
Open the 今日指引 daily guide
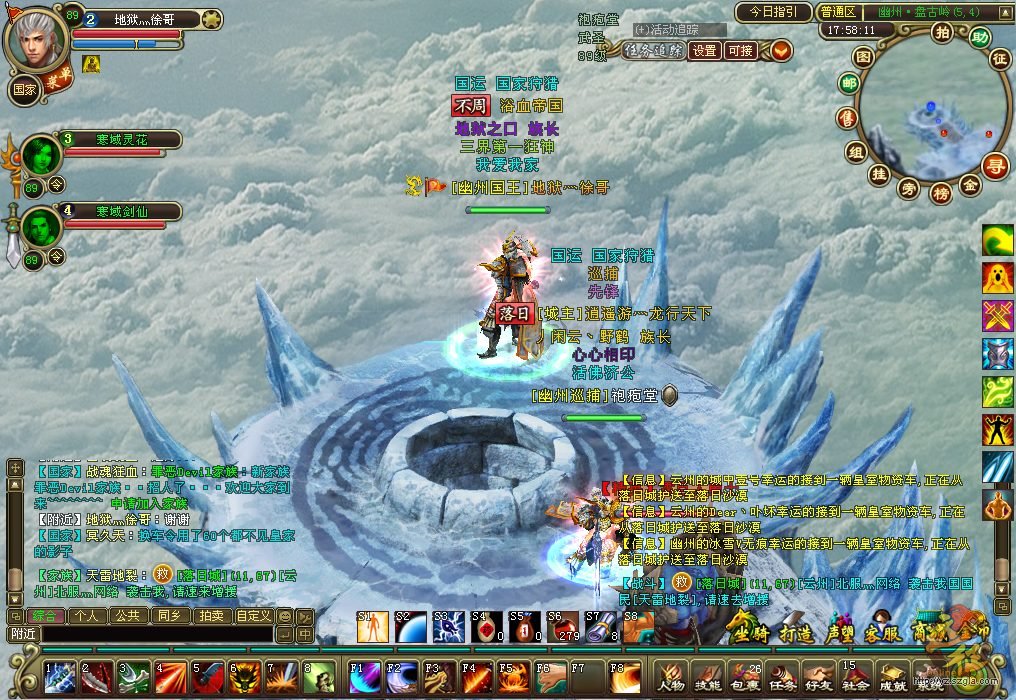coord(773,12)
